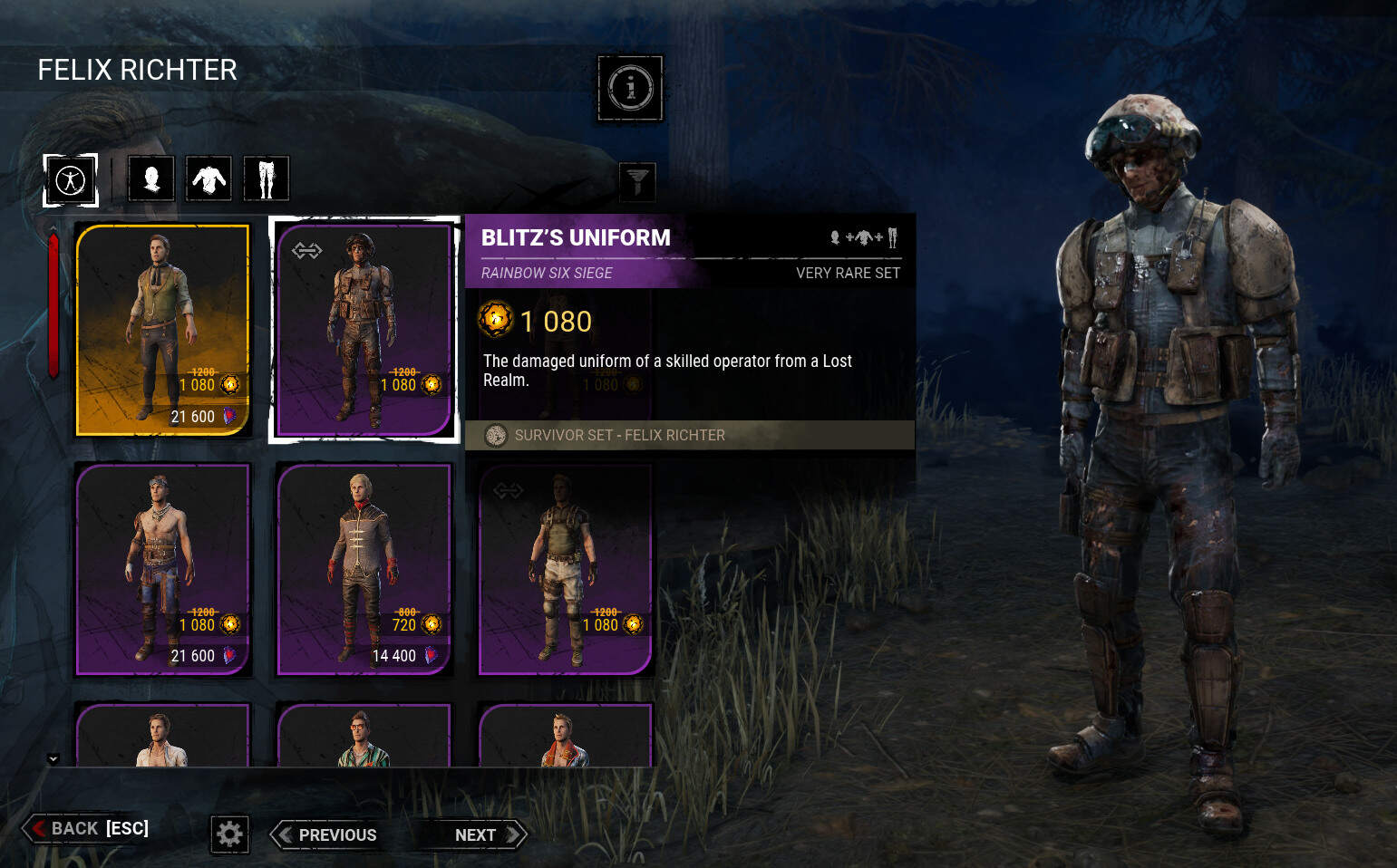Image resolution: width=1397 pixels, height=868 pixels.
Task: Select the Blitz's Uniform outfit card
Action: (364, 330)
